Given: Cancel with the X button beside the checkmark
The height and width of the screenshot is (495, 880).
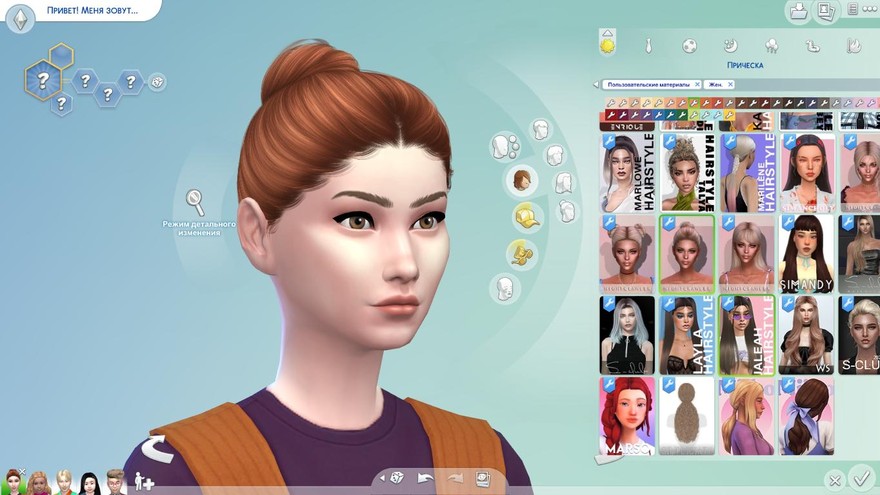Looking at the screenshot, I should (x=834, y=481).
